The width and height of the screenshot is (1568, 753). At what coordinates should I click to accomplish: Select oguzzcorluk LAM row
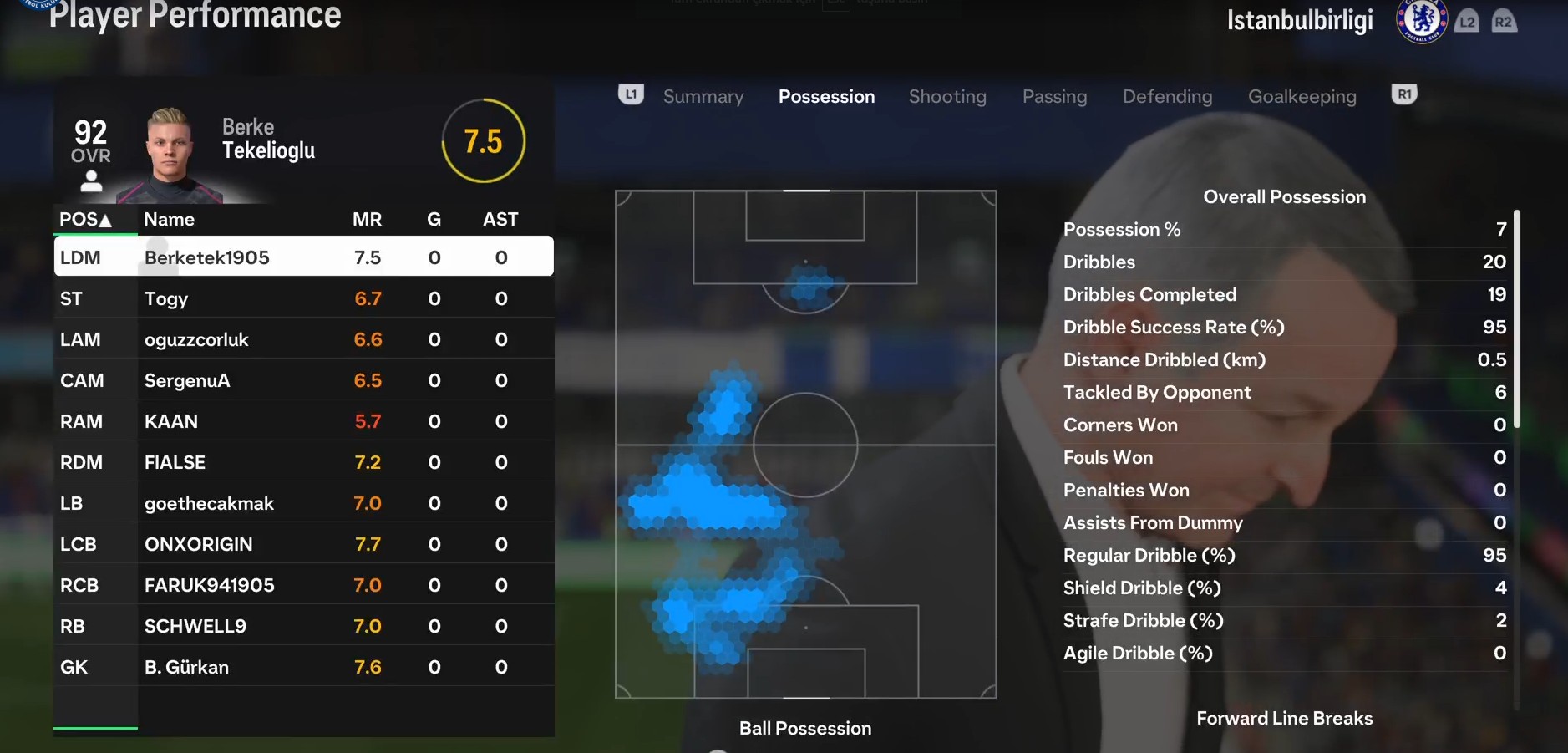pos(303,339)
